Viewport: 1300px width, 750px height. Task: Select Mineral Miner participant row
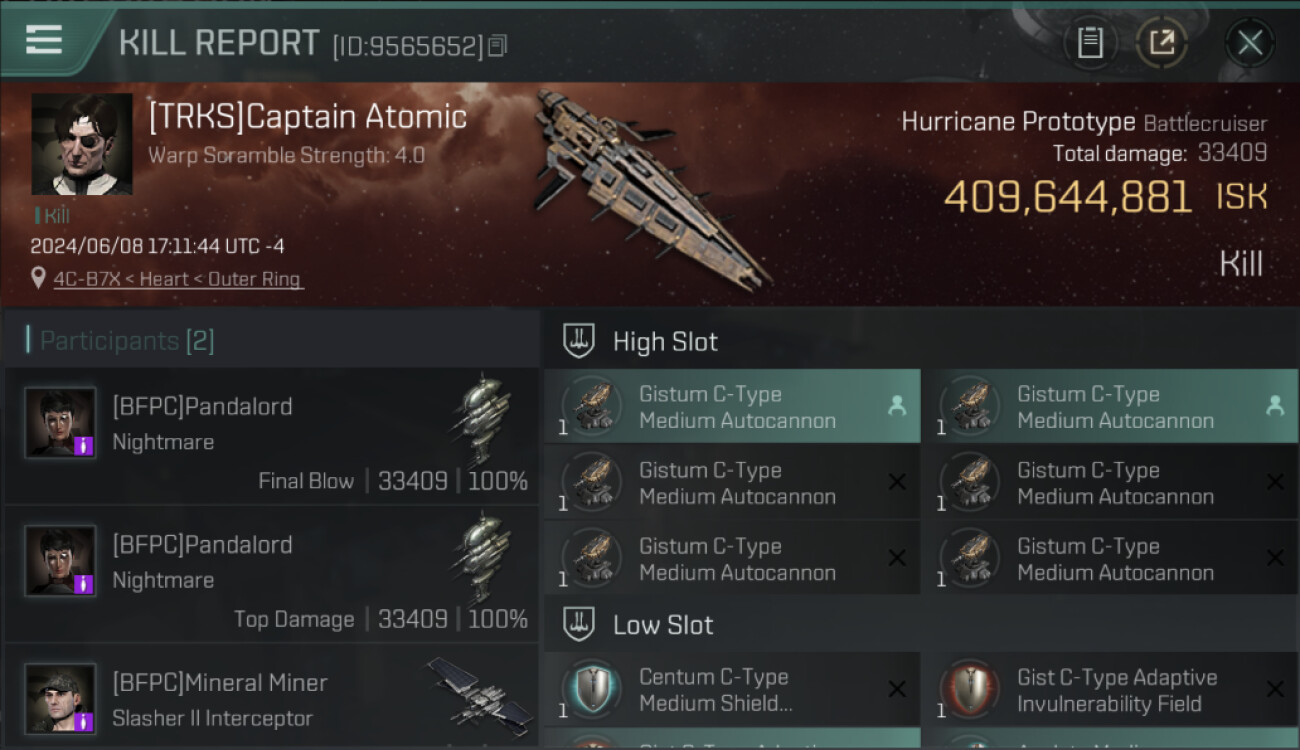coord(271,698)
